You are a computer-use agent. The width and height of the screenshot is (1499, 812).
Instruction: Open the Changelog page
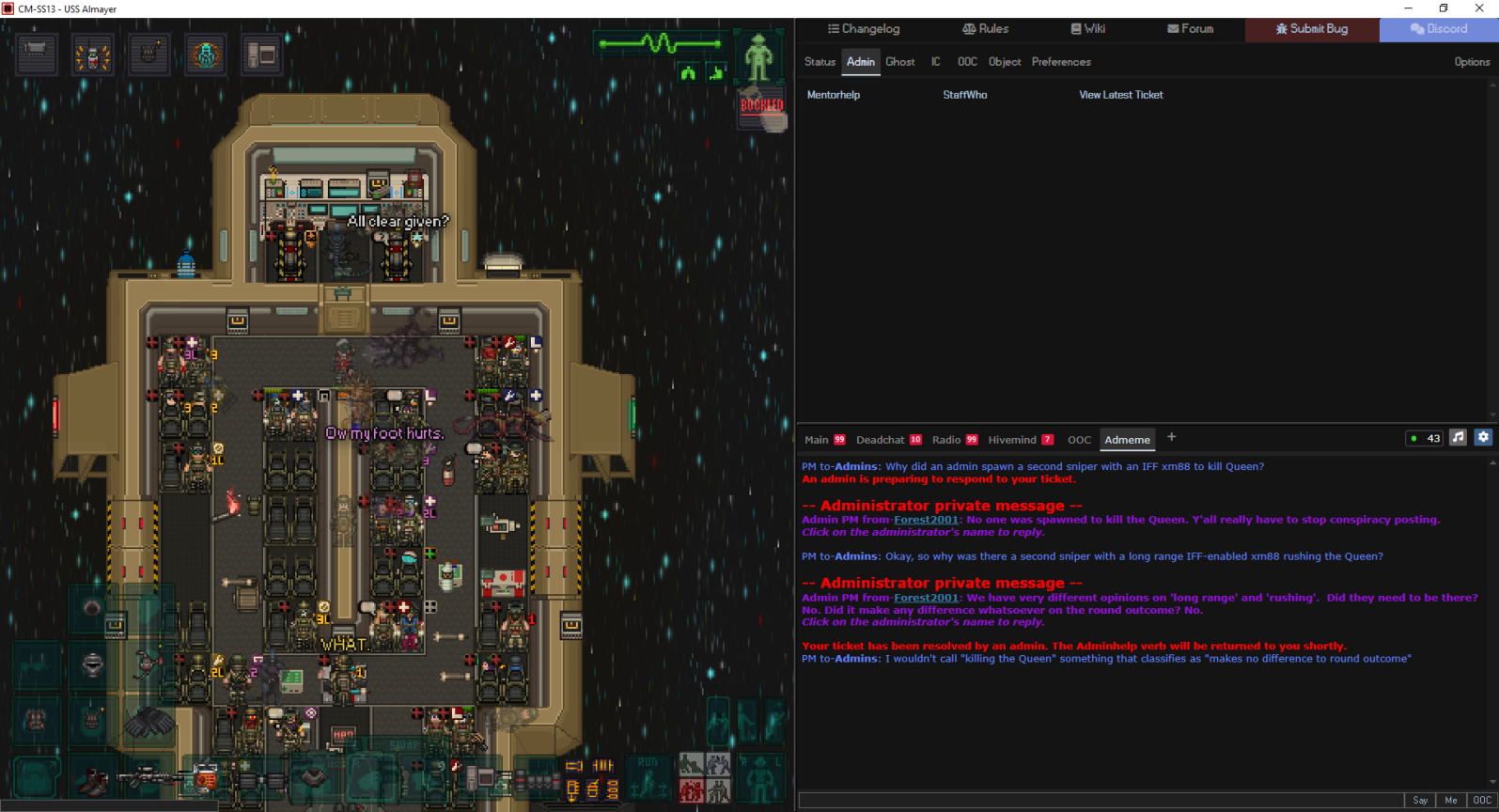point(864,29)
